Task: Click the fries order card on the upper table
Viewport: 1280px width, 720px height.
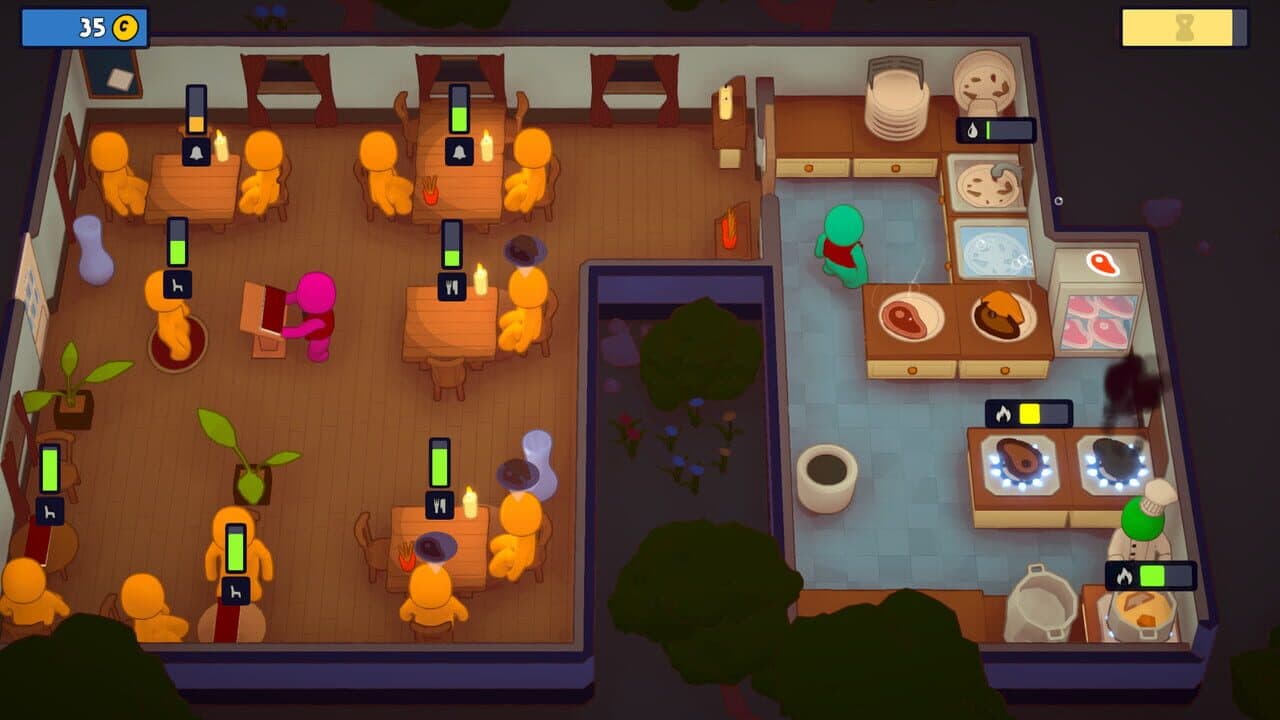Action: pos(430,192)
